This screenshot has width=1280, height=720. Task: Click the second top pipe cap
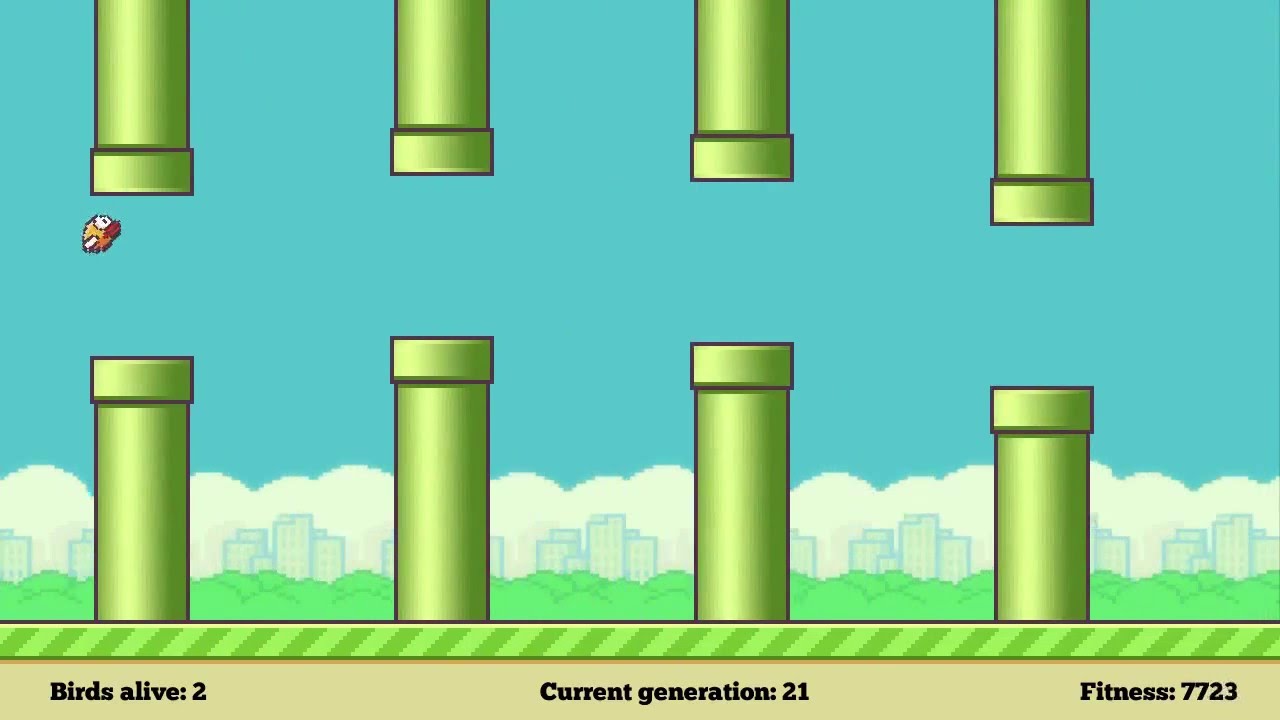(441, 150)
